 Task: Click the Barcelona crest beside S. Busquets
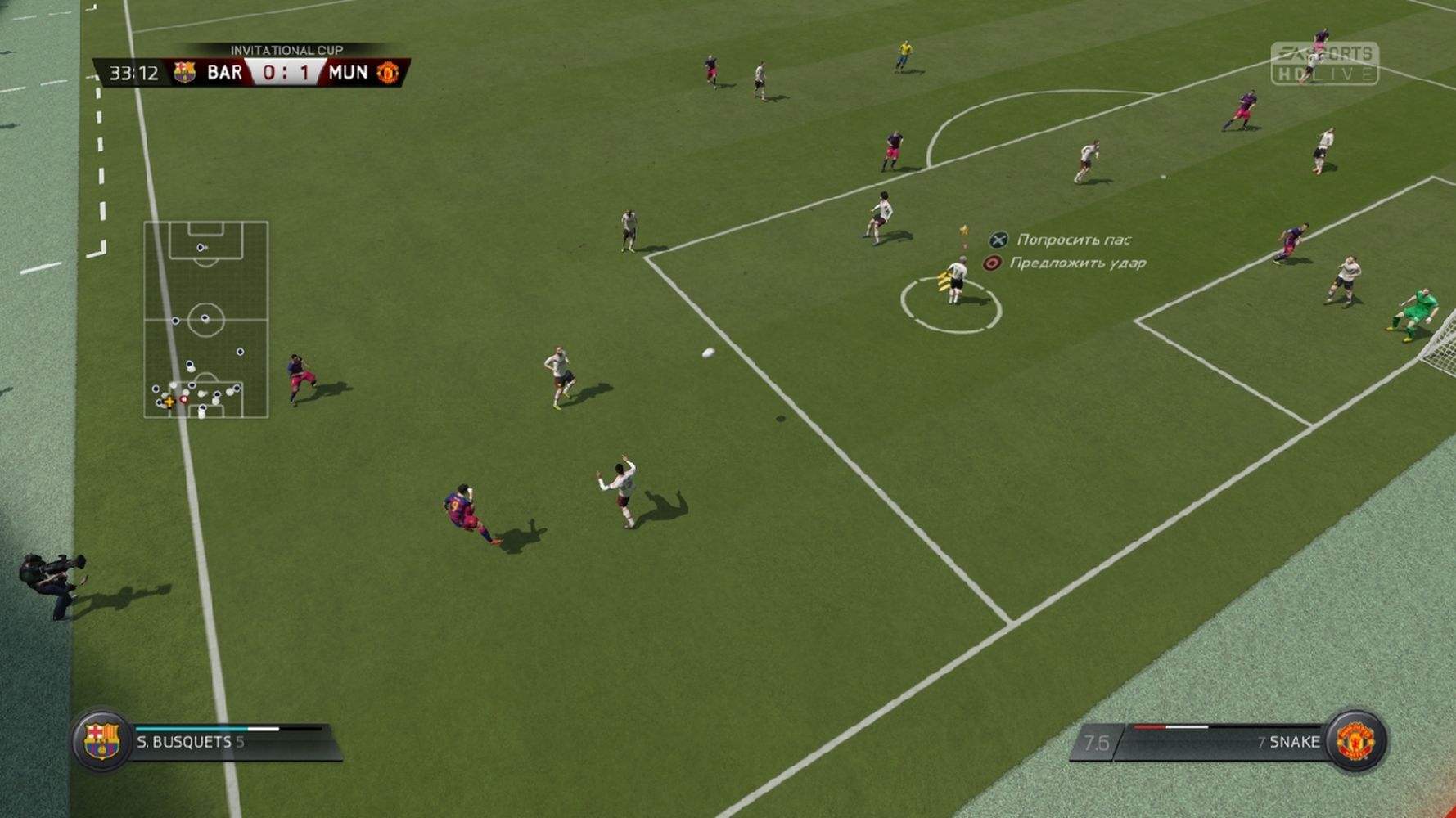point(101,741)
